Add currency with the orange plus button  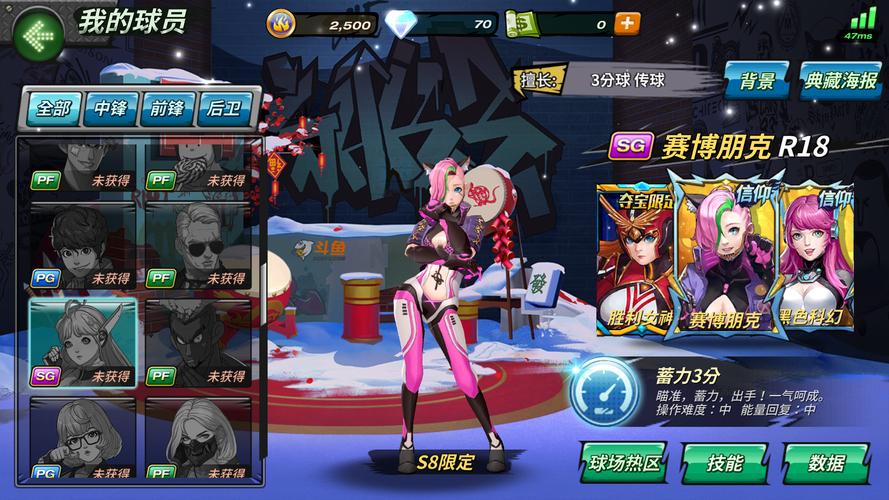[627, 23]
